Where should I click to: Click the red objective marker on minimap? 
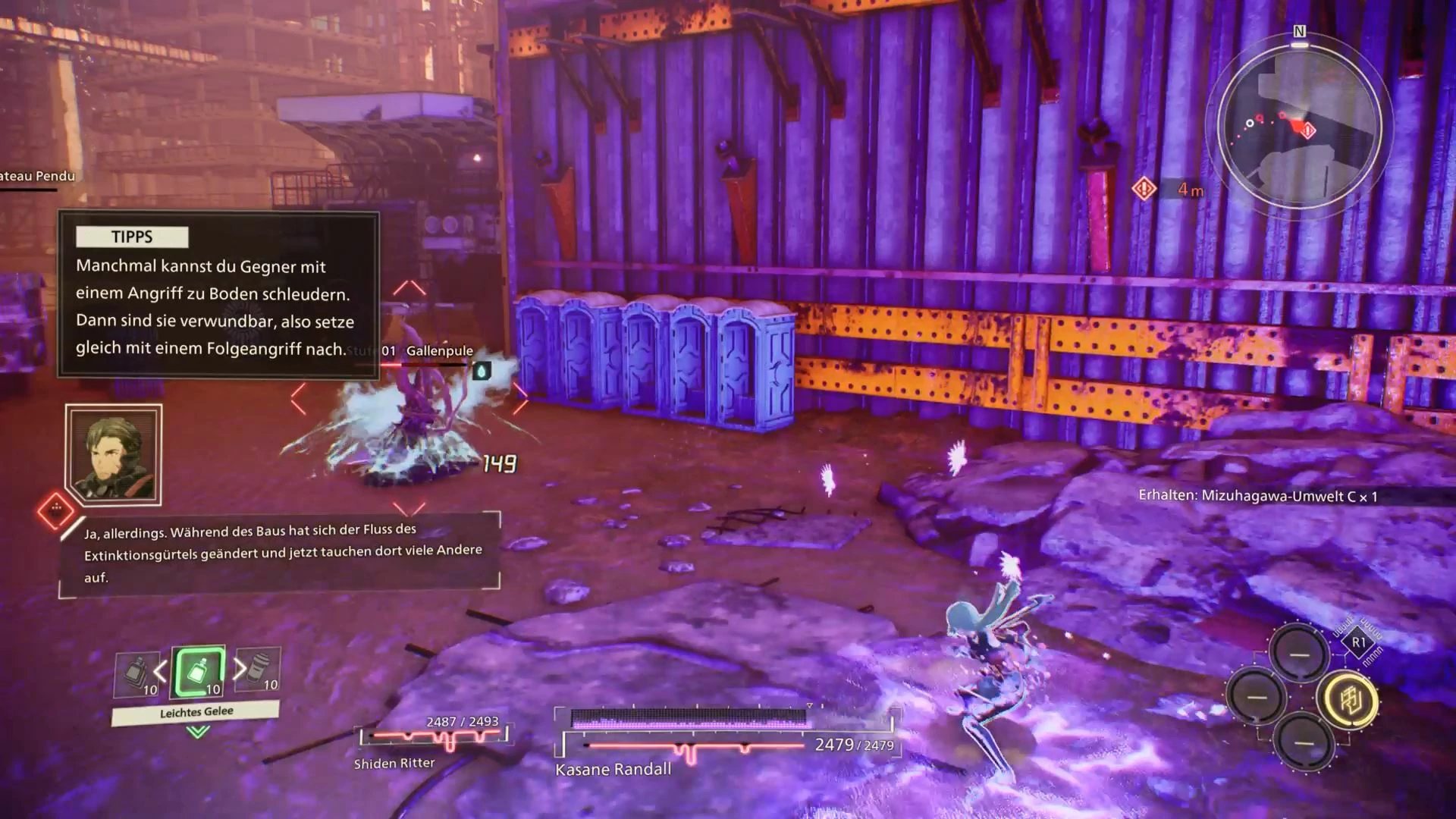point(1308,130)
